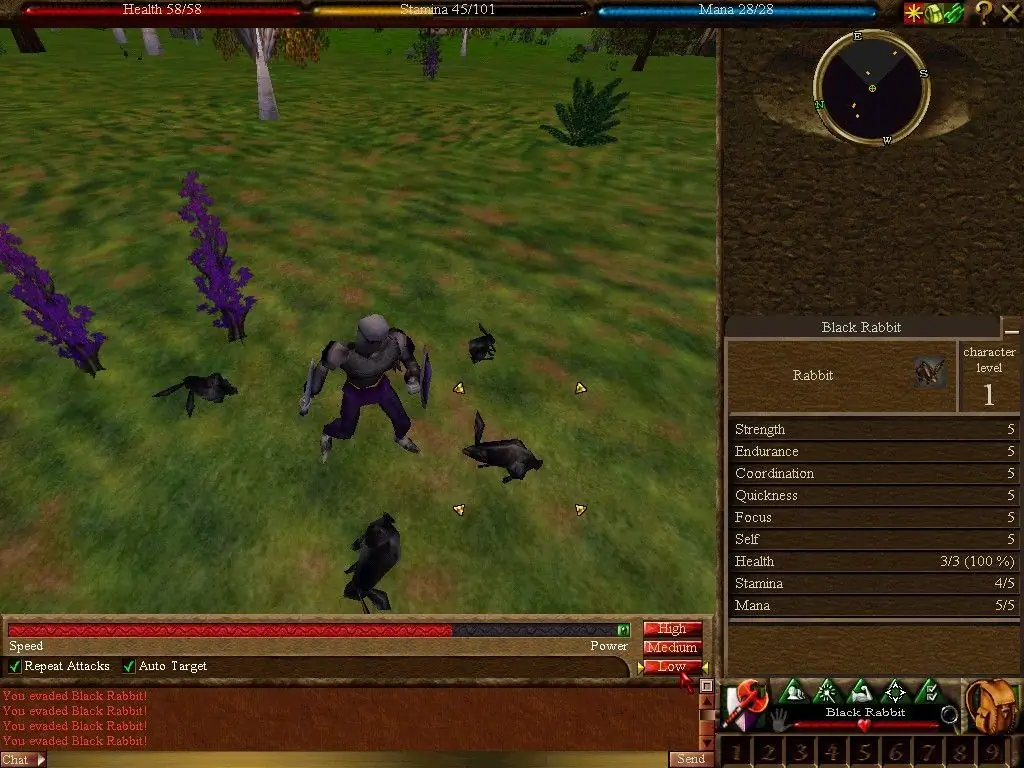Open the magic wand spells panel
The height and width of the screenshot is (768, 1024).
point(826,691)
